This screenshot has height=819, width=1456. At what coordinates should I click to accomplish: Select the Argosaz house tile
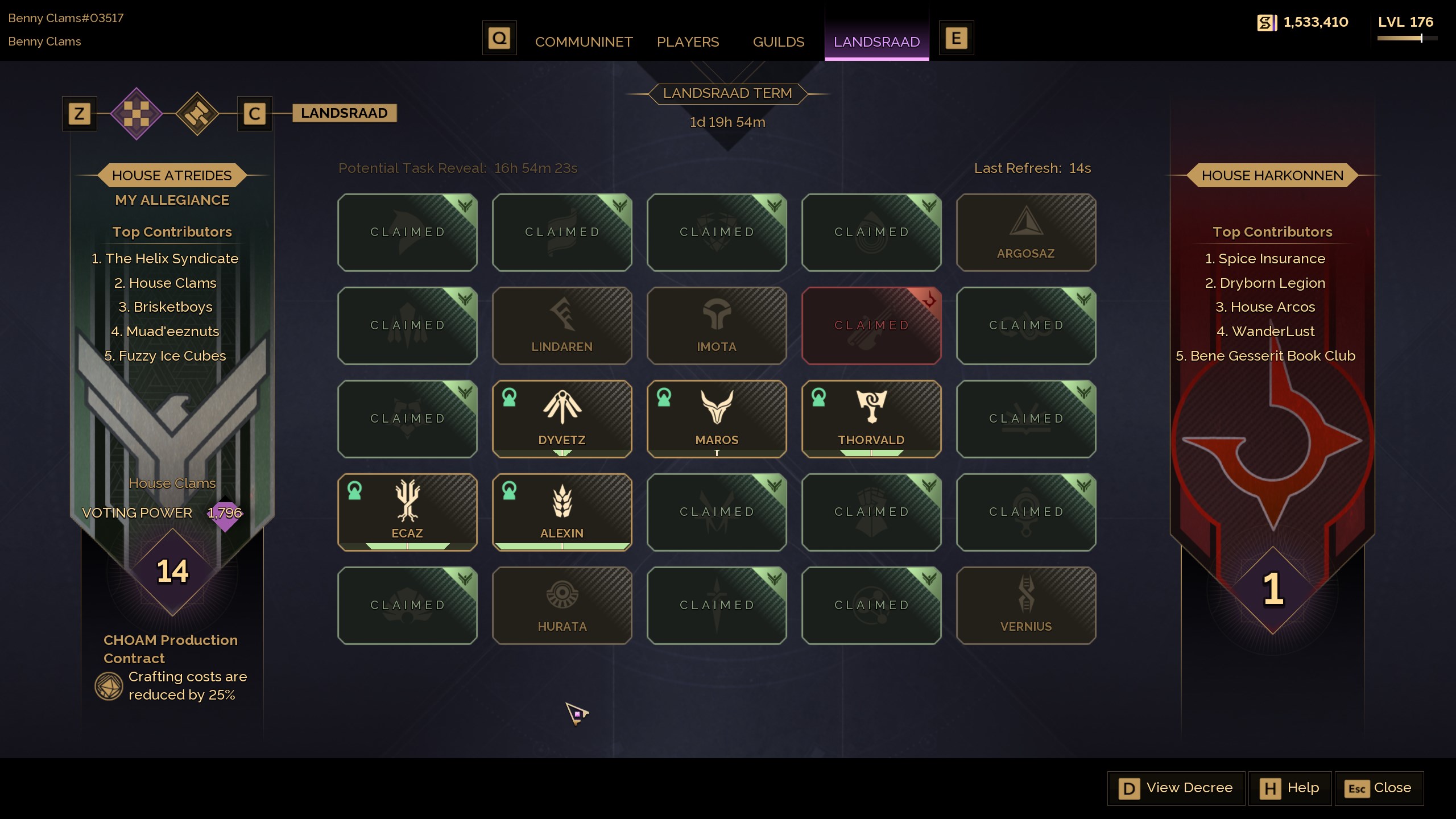pyautogui.click(x=1025, y=233)
